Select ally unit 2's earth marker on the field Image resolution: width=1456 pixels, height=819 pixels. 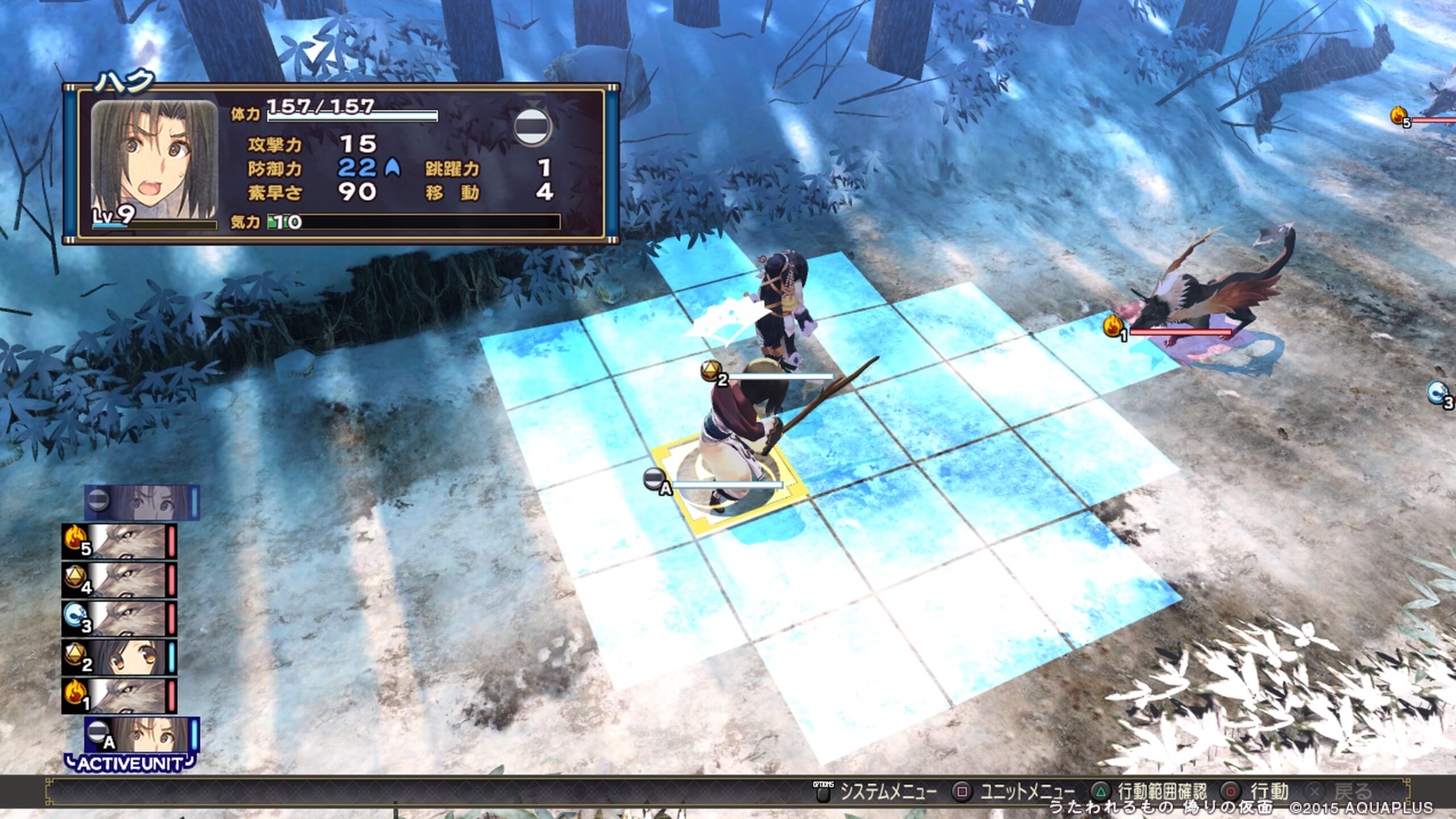712,371
